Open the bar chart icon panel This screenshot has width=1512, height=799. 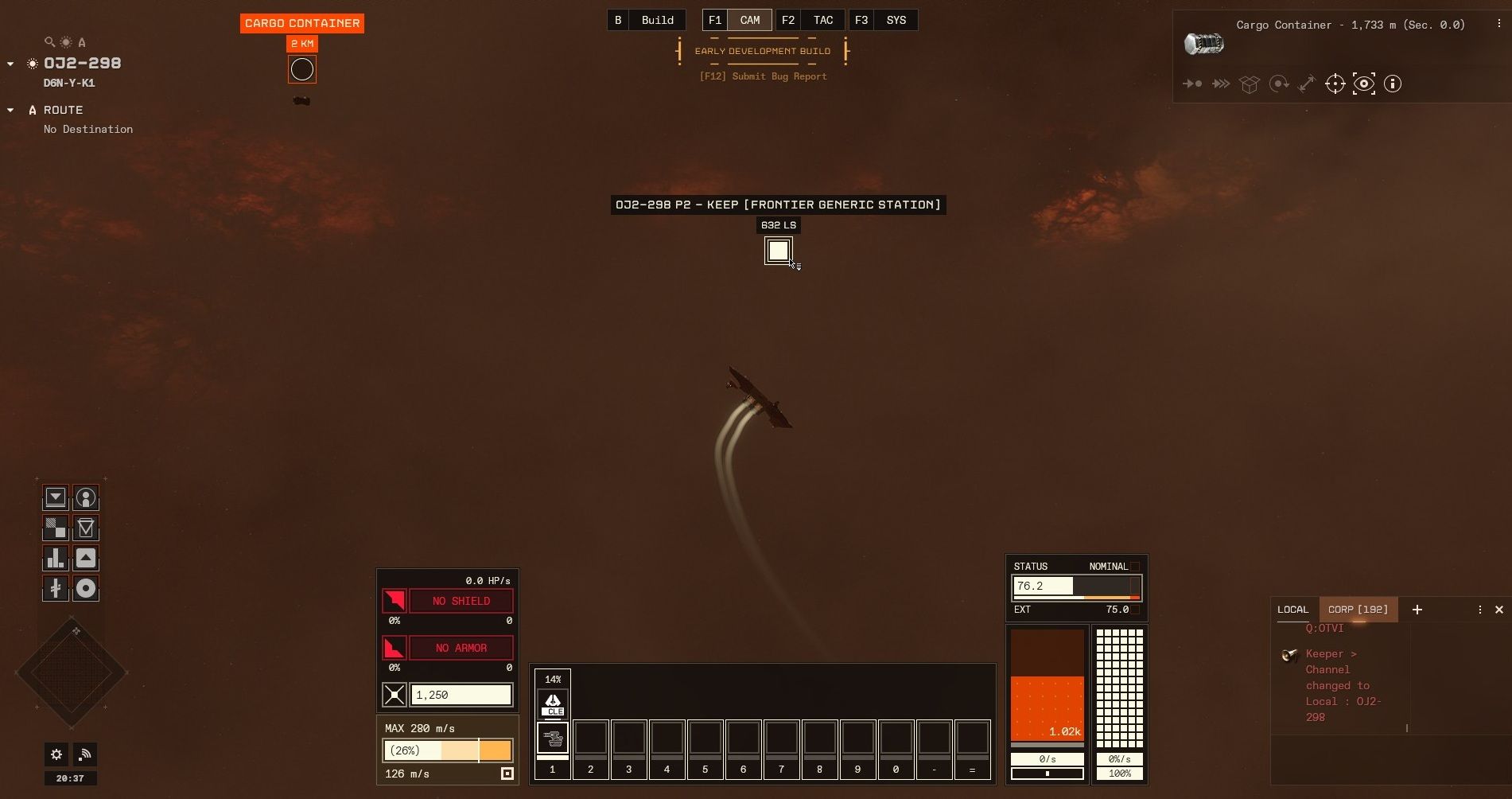point(56,558)
